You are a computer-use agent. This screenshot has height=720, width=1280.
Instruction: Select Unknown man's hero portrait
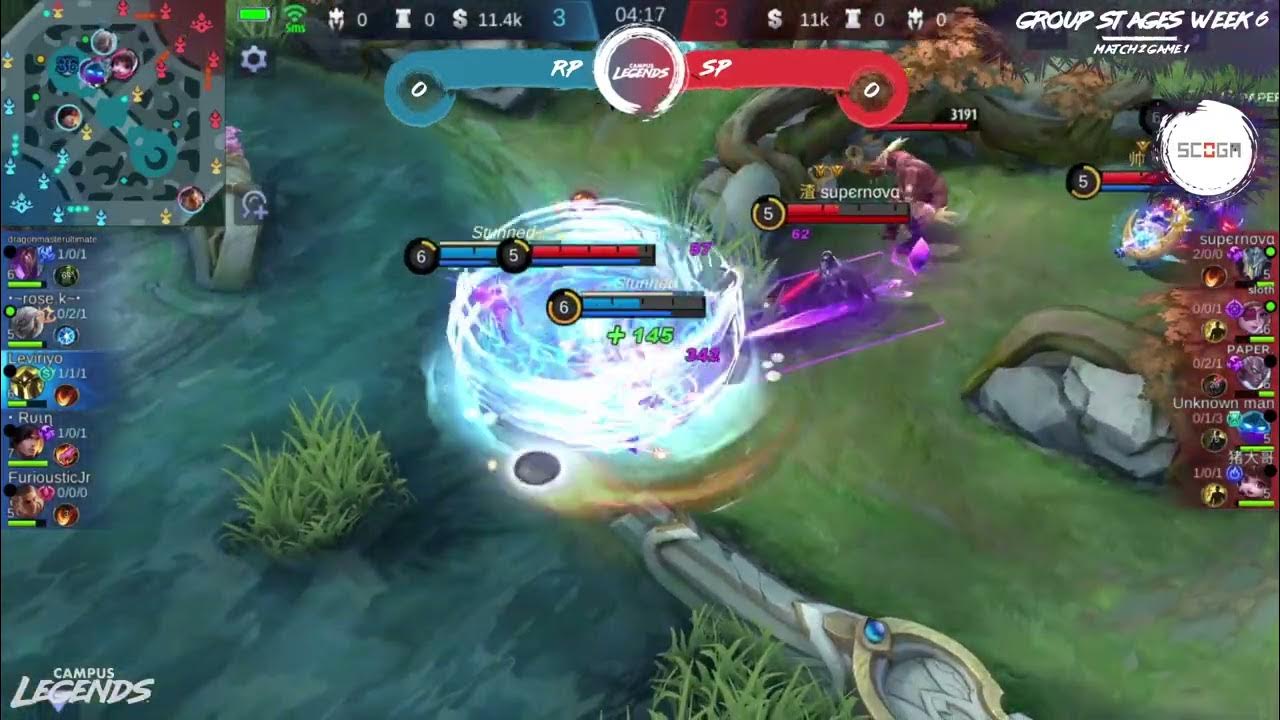coord(1253,430)
